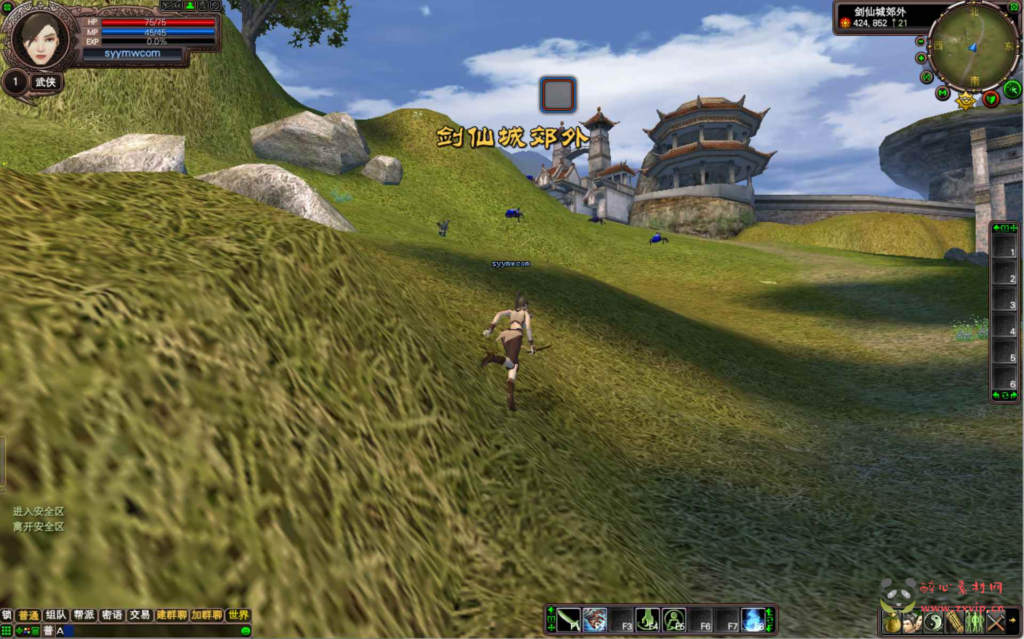Open the crossed swords menu icon
1024x639 pixels.
pyautogui.click(x=996, y=623)
